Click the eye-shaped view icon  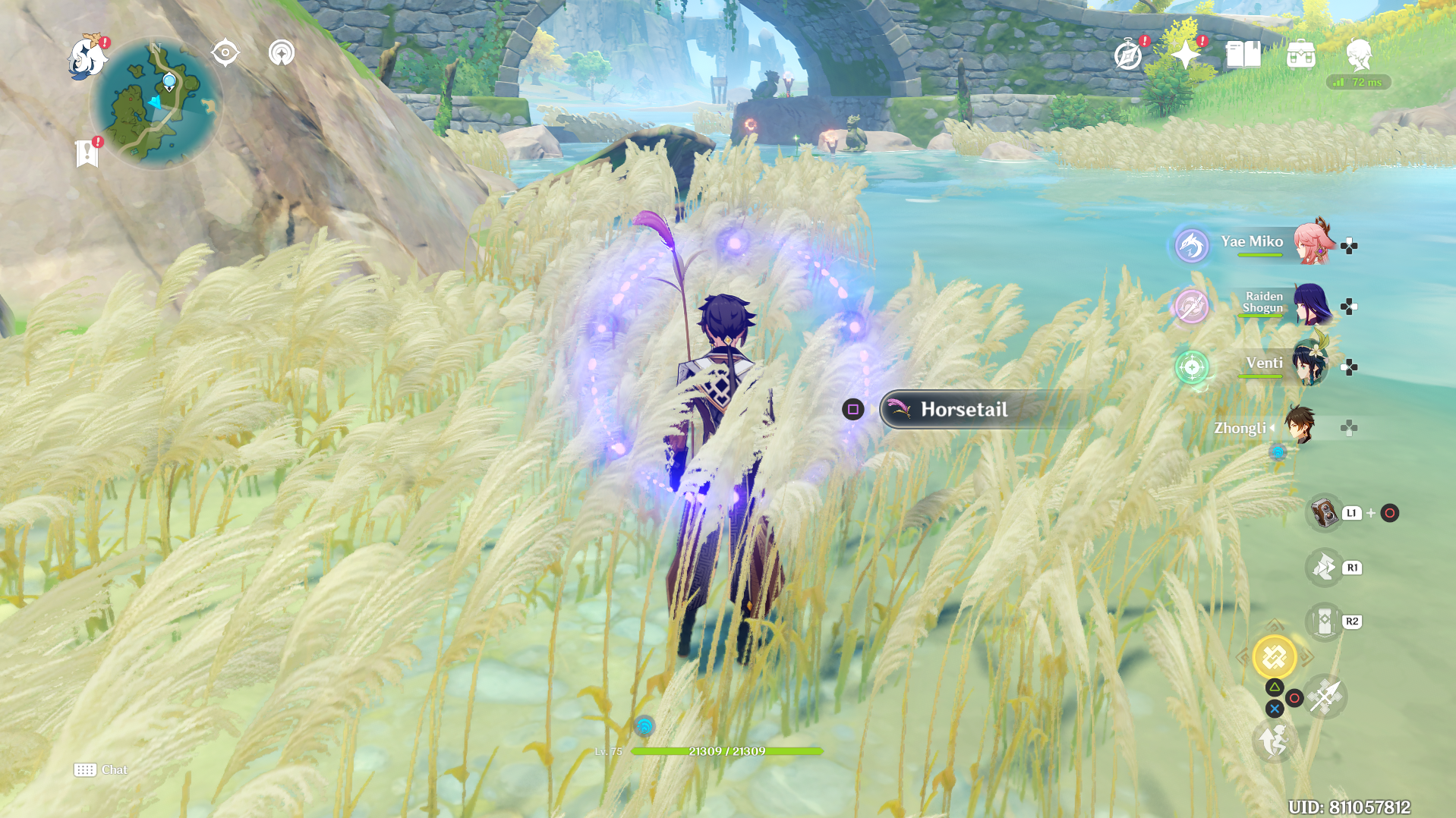[x=225, y=53]
